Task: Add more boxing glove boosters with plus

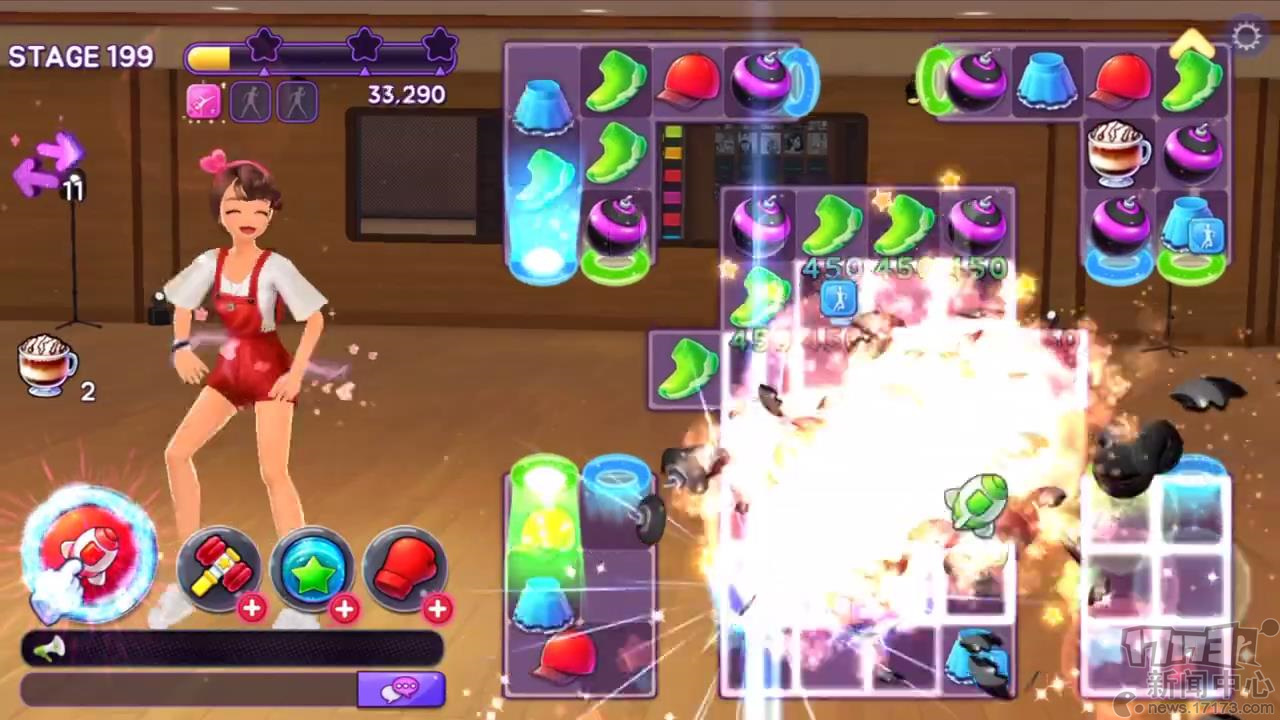Action: [437, 608]
